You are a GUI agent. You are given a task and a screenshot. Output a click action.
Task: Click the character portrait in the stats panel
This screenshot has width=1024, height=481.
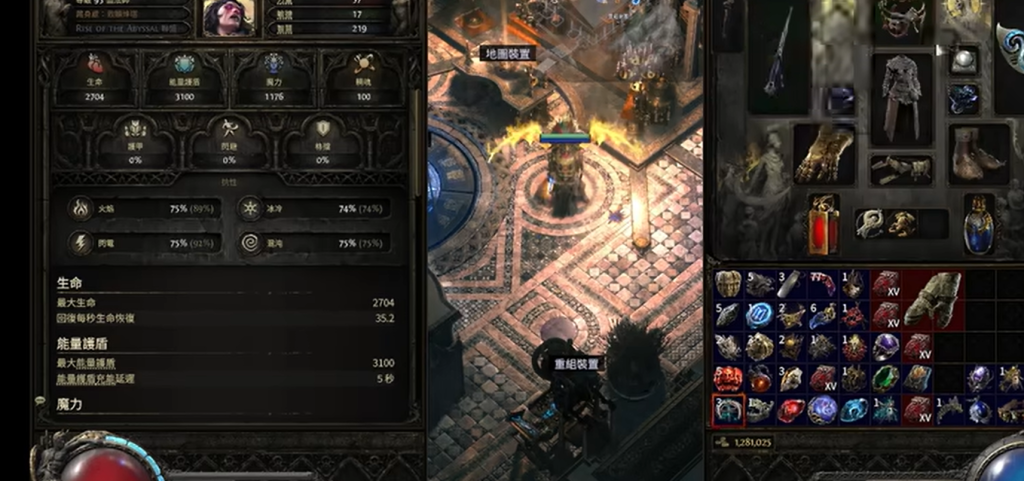[x=228, y=17]
